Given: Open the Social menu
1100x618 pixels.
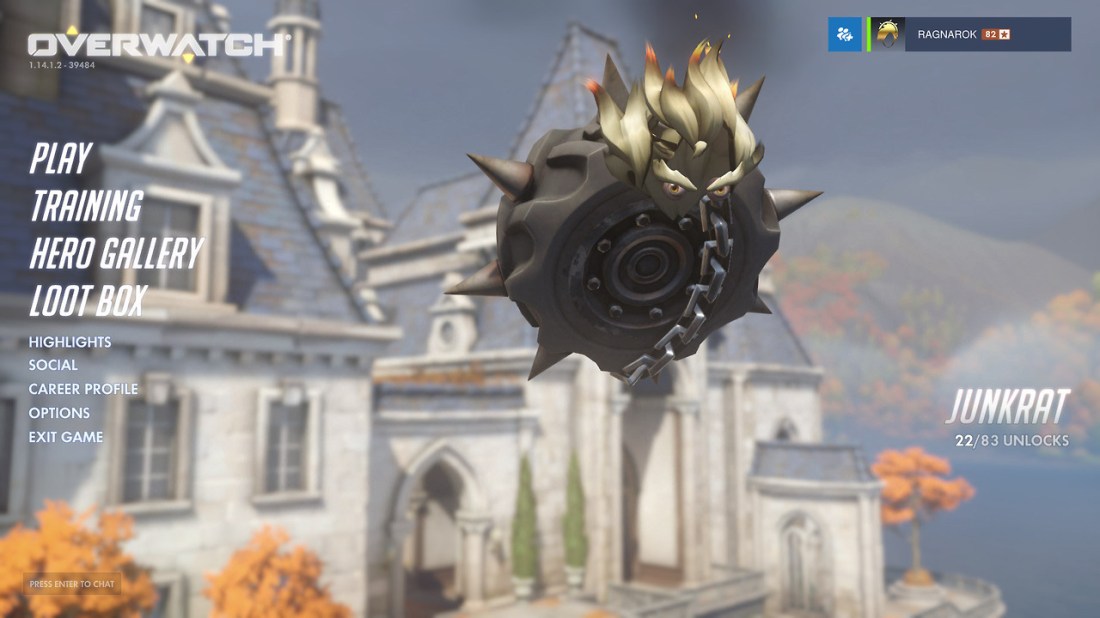Looking at the screenshot, I should coord(53,366).
